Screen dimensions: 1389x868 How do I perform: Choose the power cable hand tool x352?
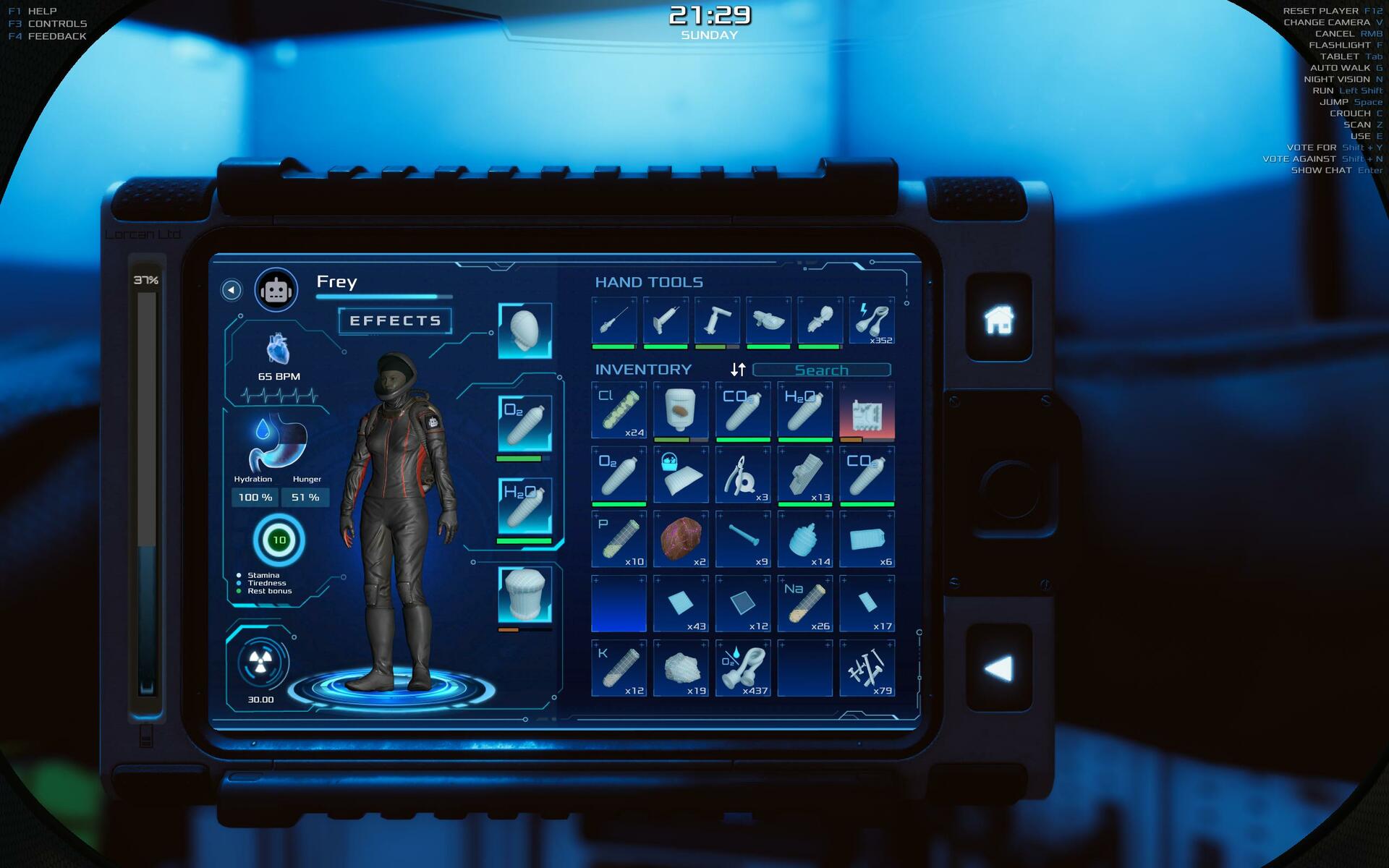pyautogui.click(x=872, y=321)
